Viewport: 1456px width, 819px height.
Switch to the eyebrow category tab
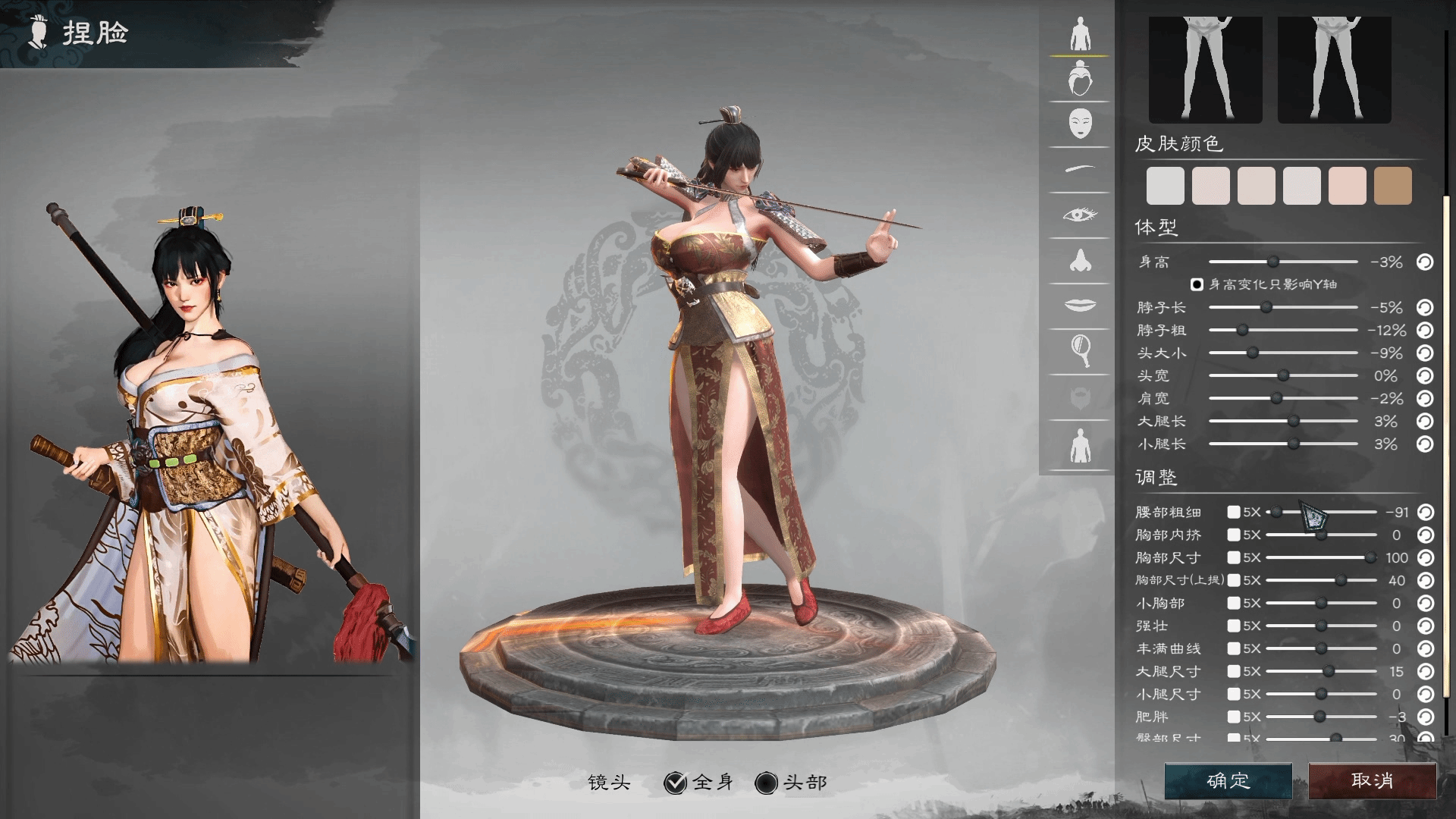[x=1080, y=169]
